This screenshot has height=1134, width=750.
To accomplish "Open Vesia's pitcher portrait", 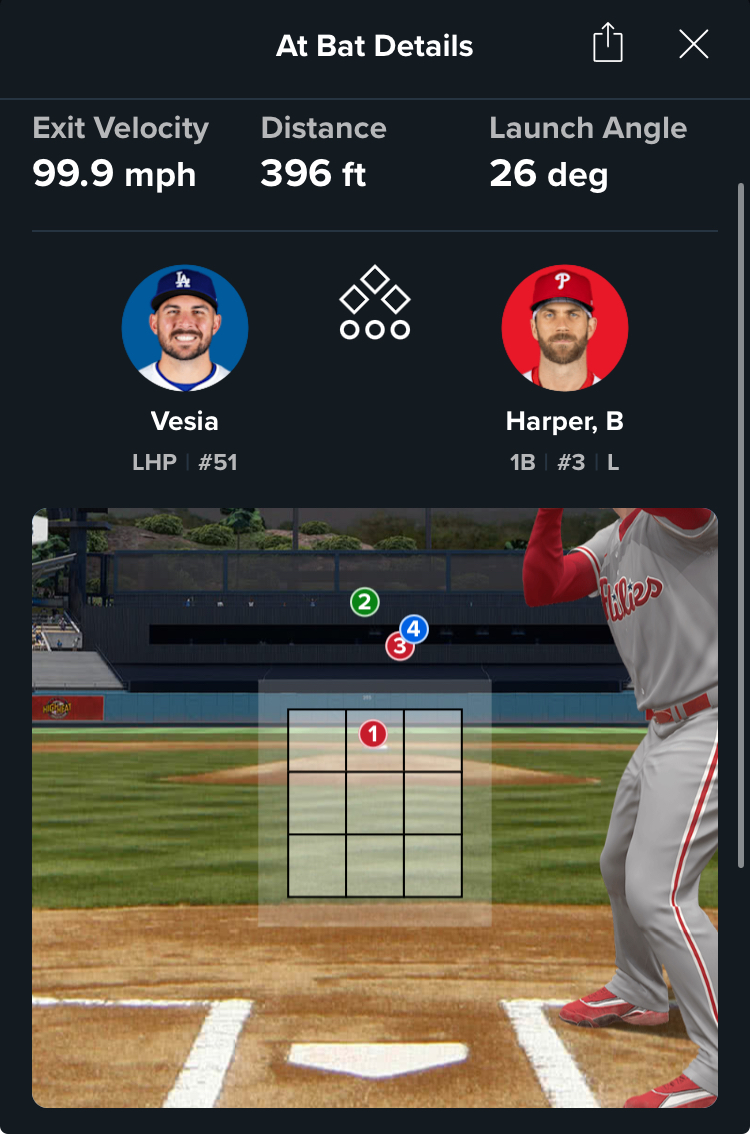I will click(x=185, y=327).
